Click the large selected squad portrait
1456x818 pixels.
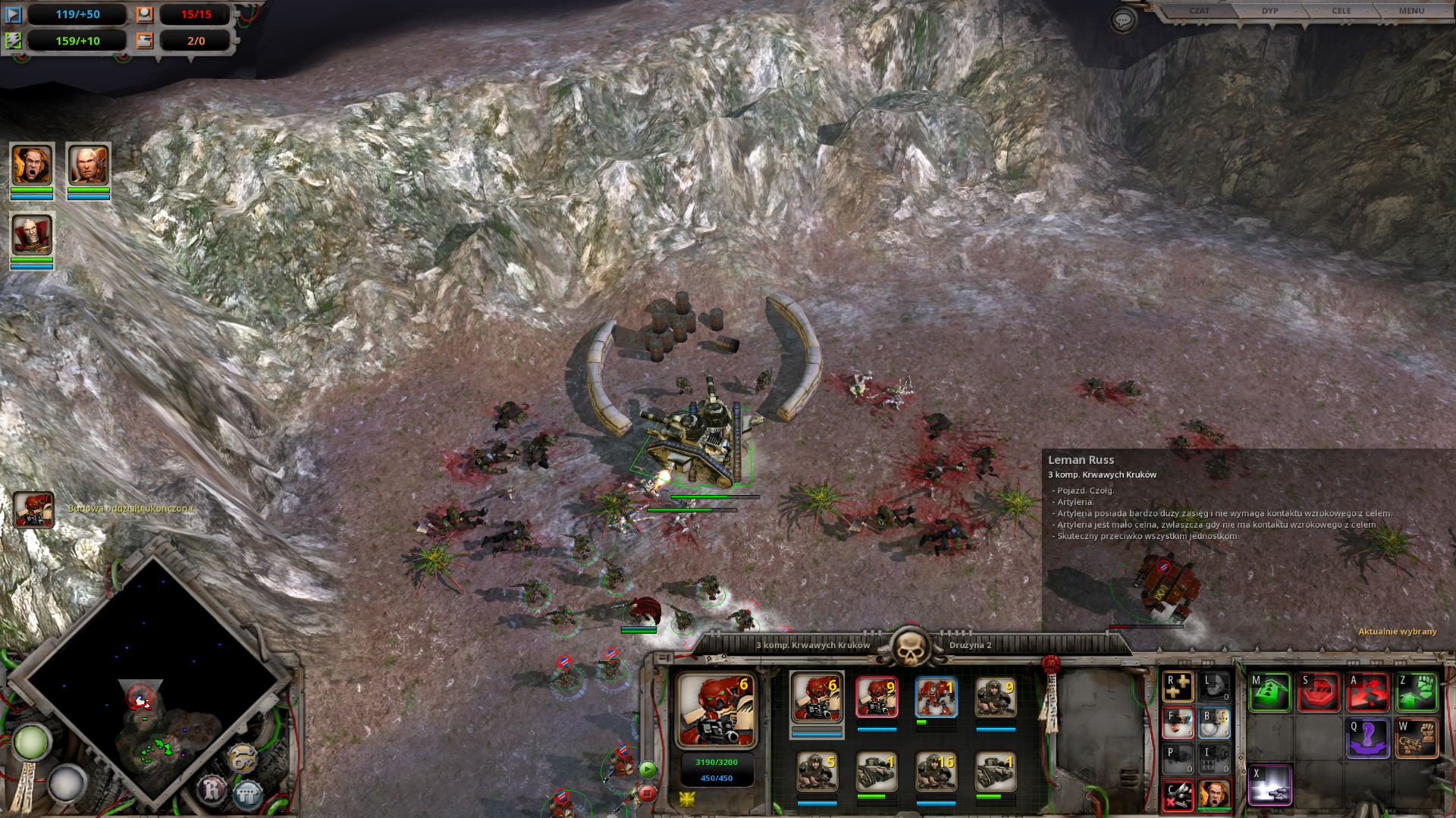716,710
